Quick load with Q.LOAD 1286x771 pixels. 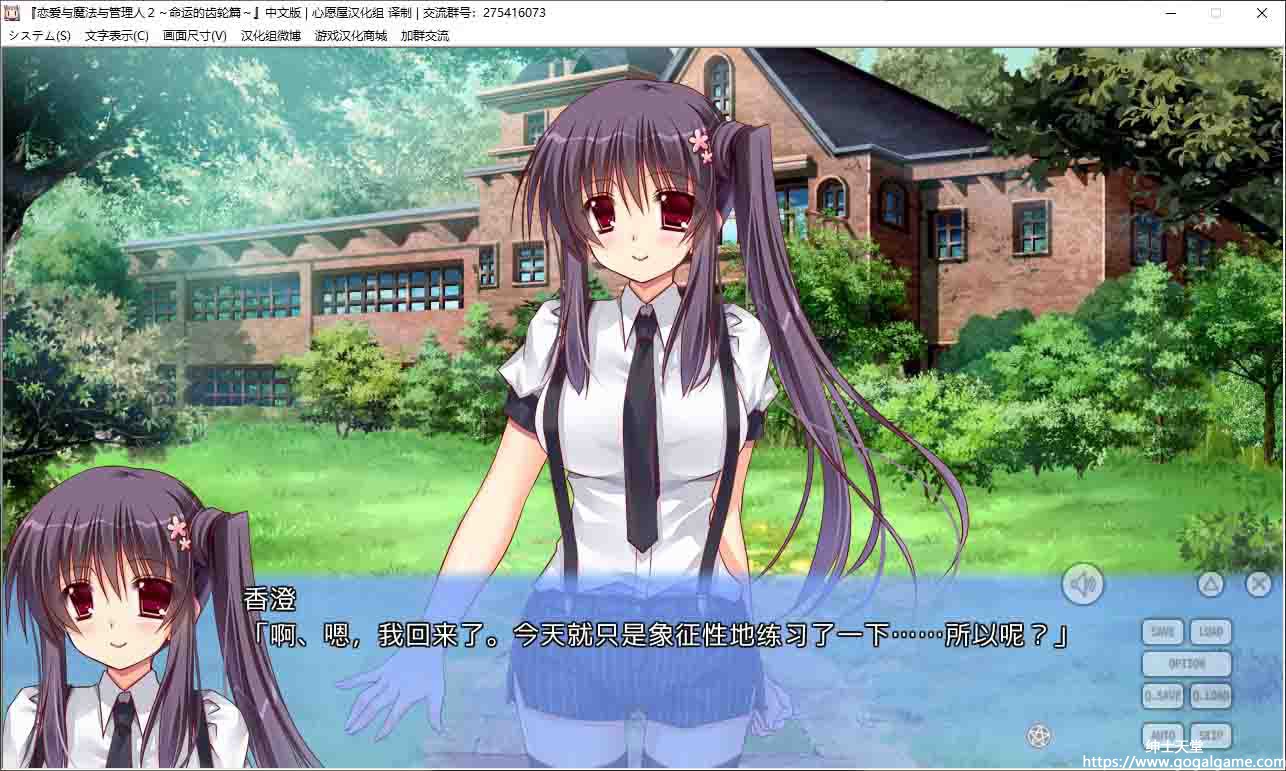pos(1211,696)
